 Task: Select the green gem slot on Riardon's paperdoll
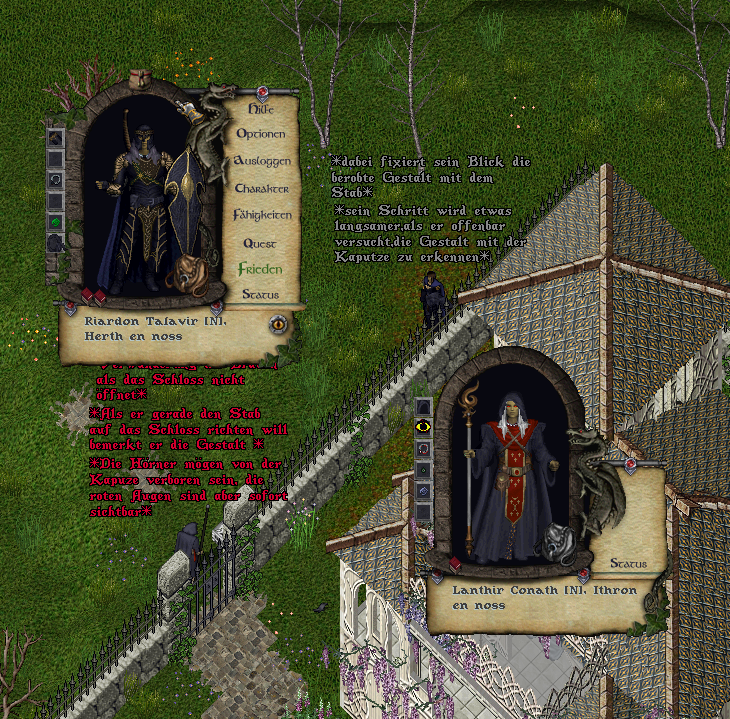(56, 222)
